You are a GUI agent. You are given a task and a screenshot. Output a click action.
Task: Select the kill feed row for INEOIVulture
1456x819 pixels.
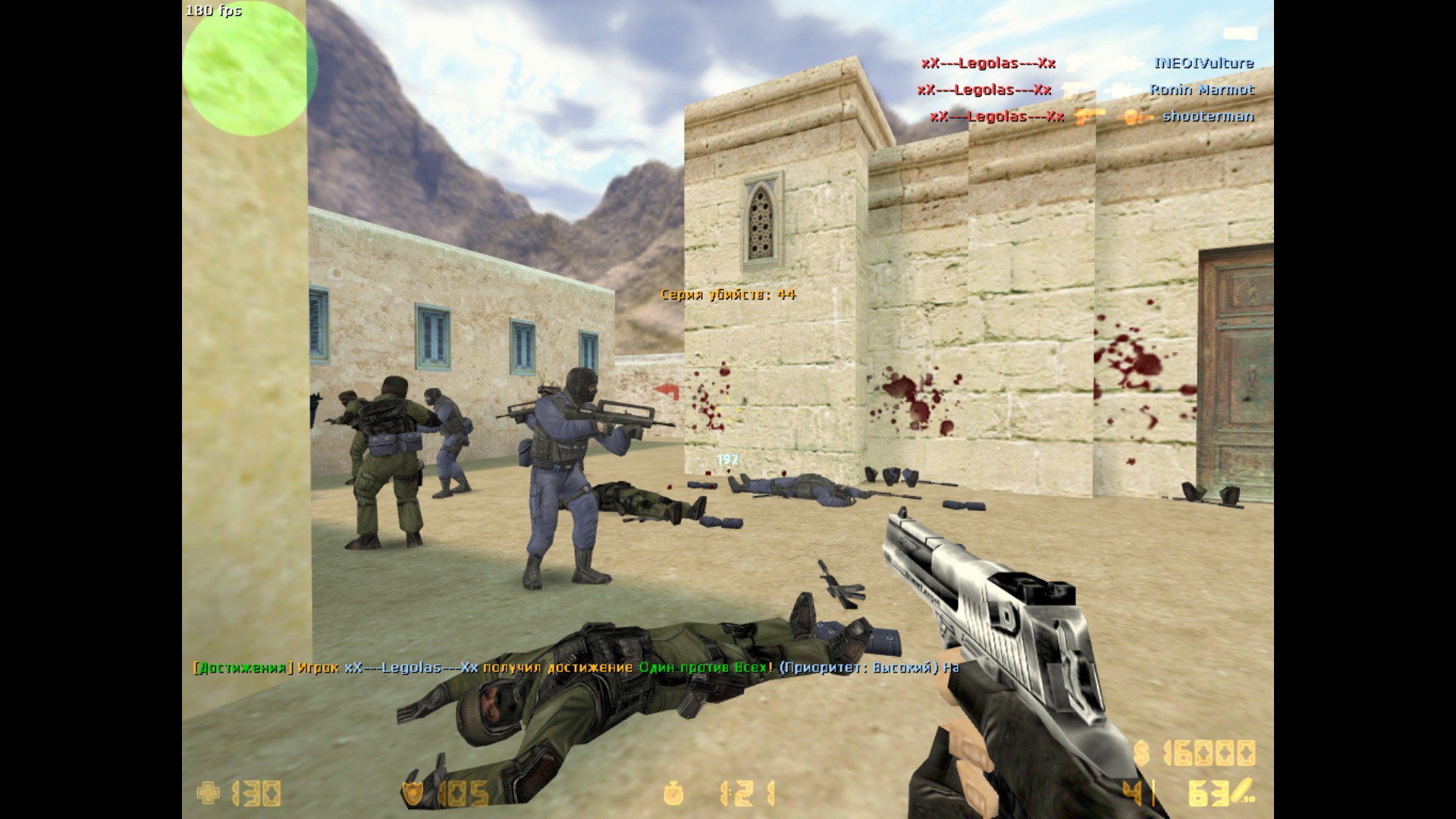tap(1087, 64)
